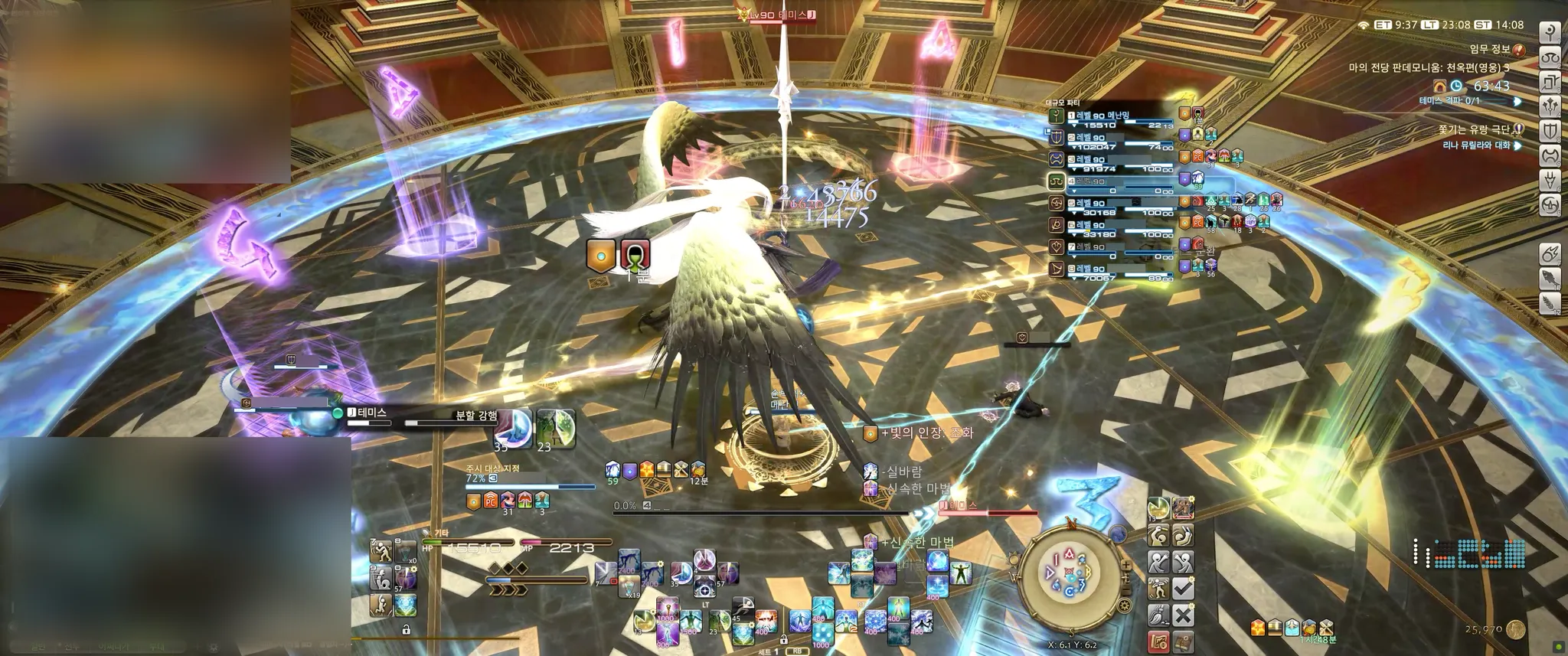Viewport: 1568px width, 656px height.
Task: Click the gil coin currency icon
Action: tap(1515, 630)
